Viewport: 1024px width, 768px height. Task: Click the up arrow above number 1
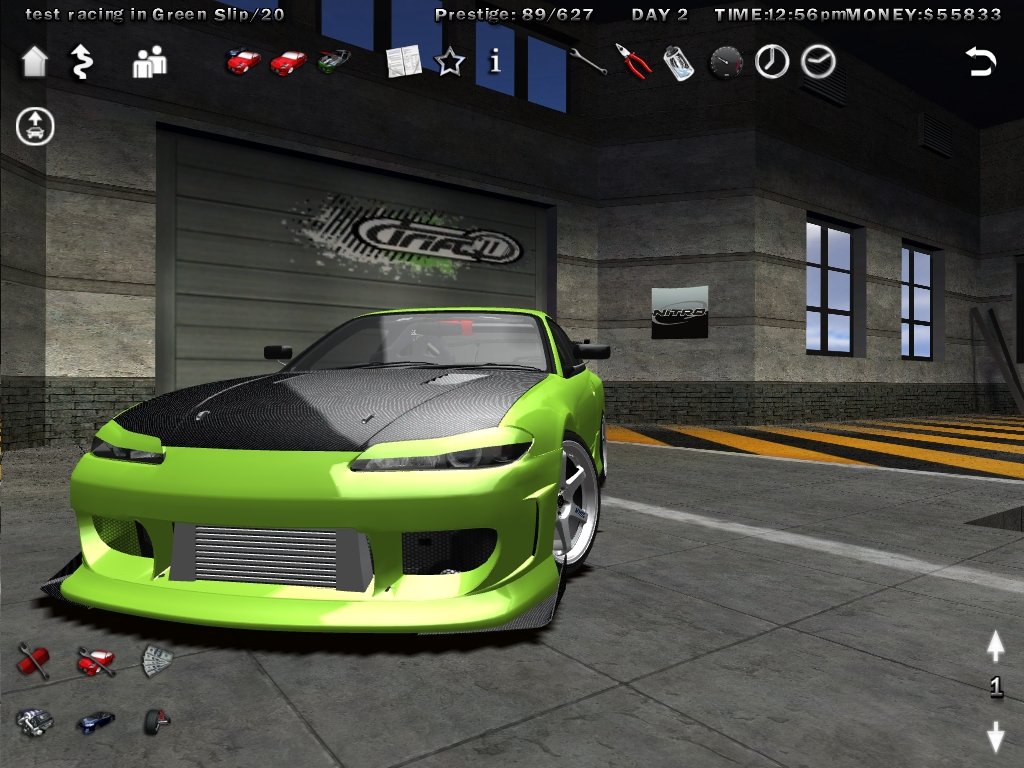(995, 647)
